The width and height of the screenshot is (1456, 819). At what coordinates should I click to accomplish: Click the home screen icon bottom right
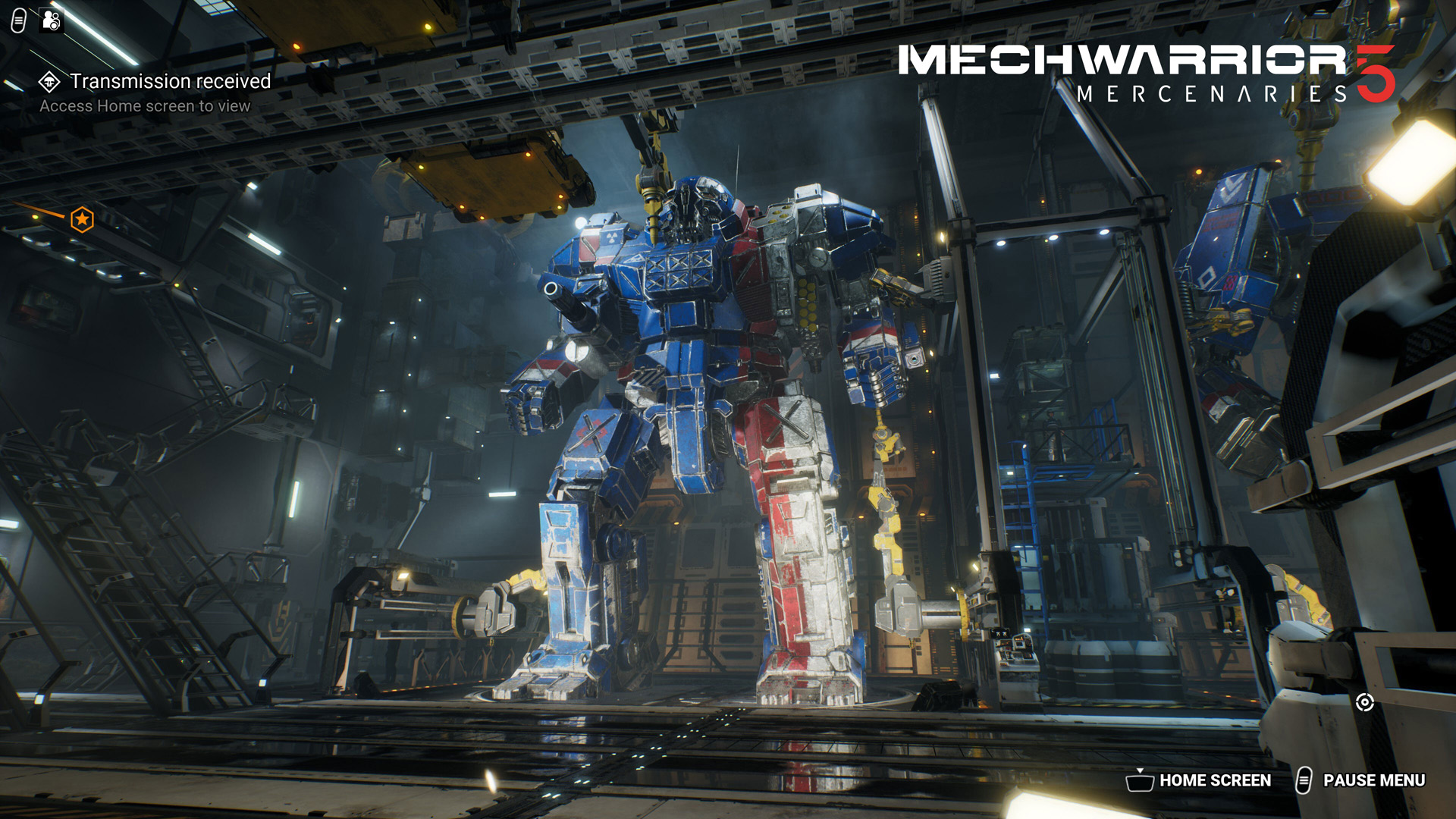click(1141, 780)
